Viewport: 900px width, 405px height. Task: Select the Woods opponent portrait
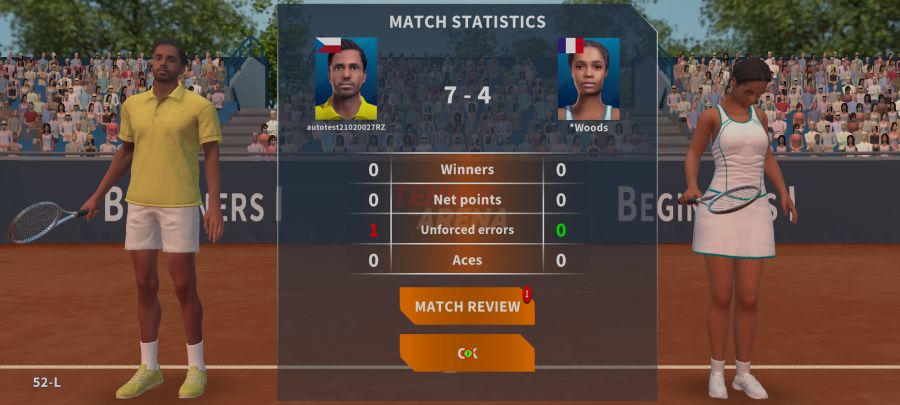pos(588,79)
